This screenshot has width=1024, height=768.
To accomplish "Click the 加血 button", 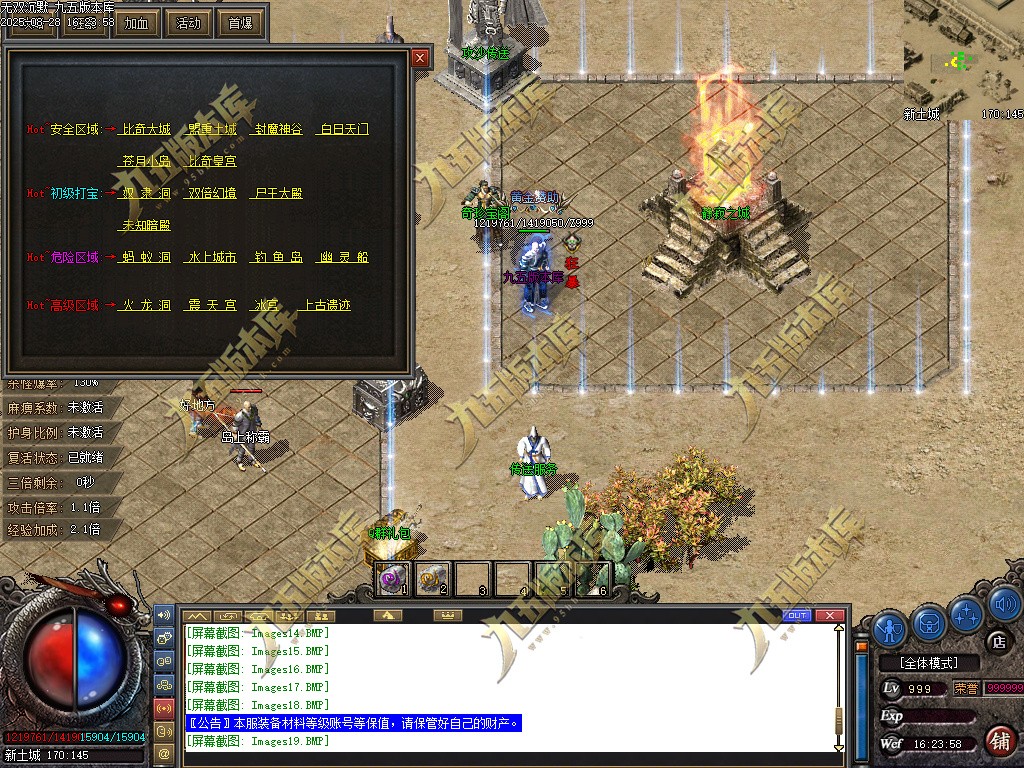I will pos(137,23).
